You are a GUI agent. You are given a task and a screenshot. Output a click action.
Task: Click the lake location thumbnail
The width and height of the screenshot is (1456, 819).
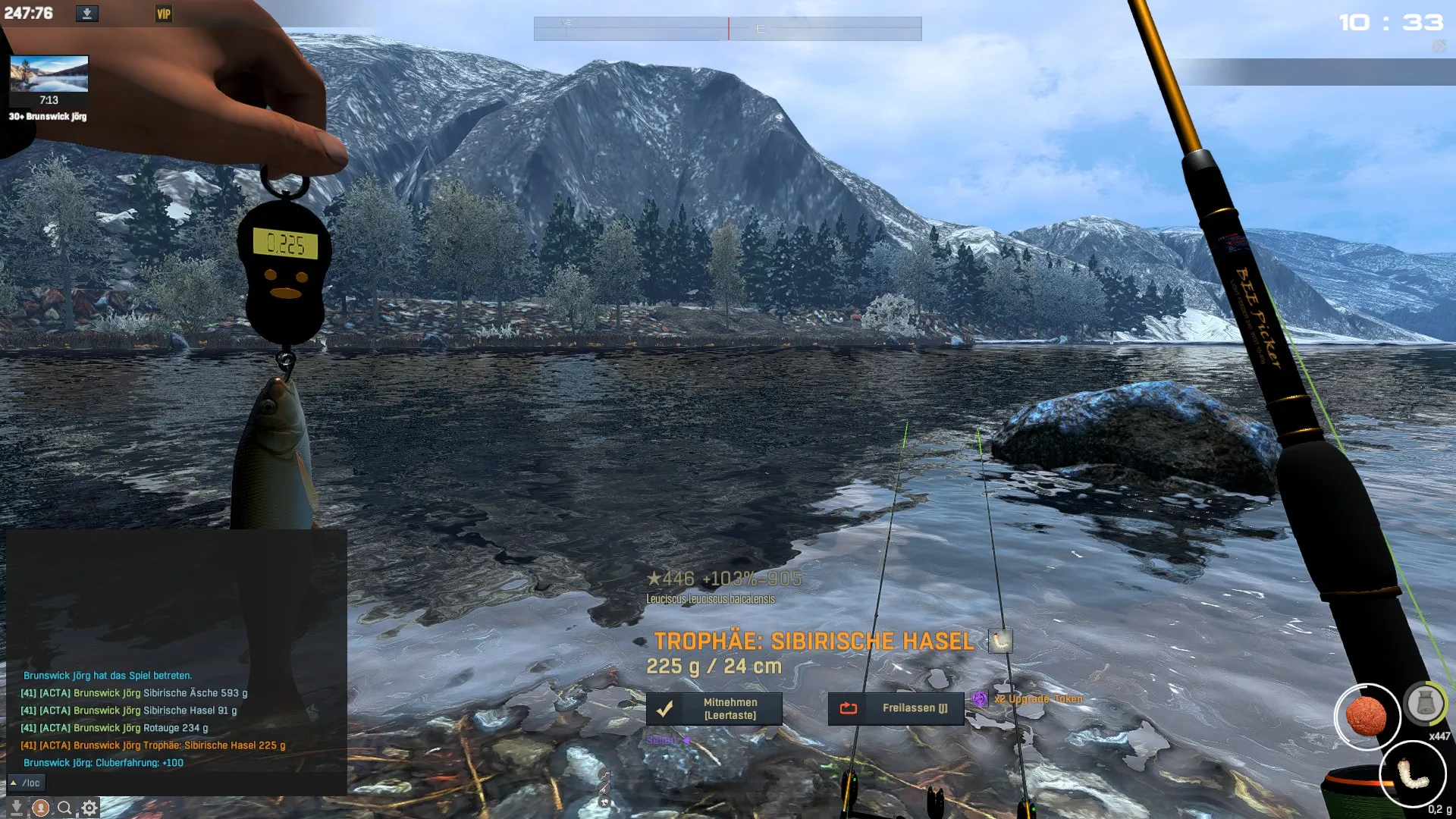49,74
